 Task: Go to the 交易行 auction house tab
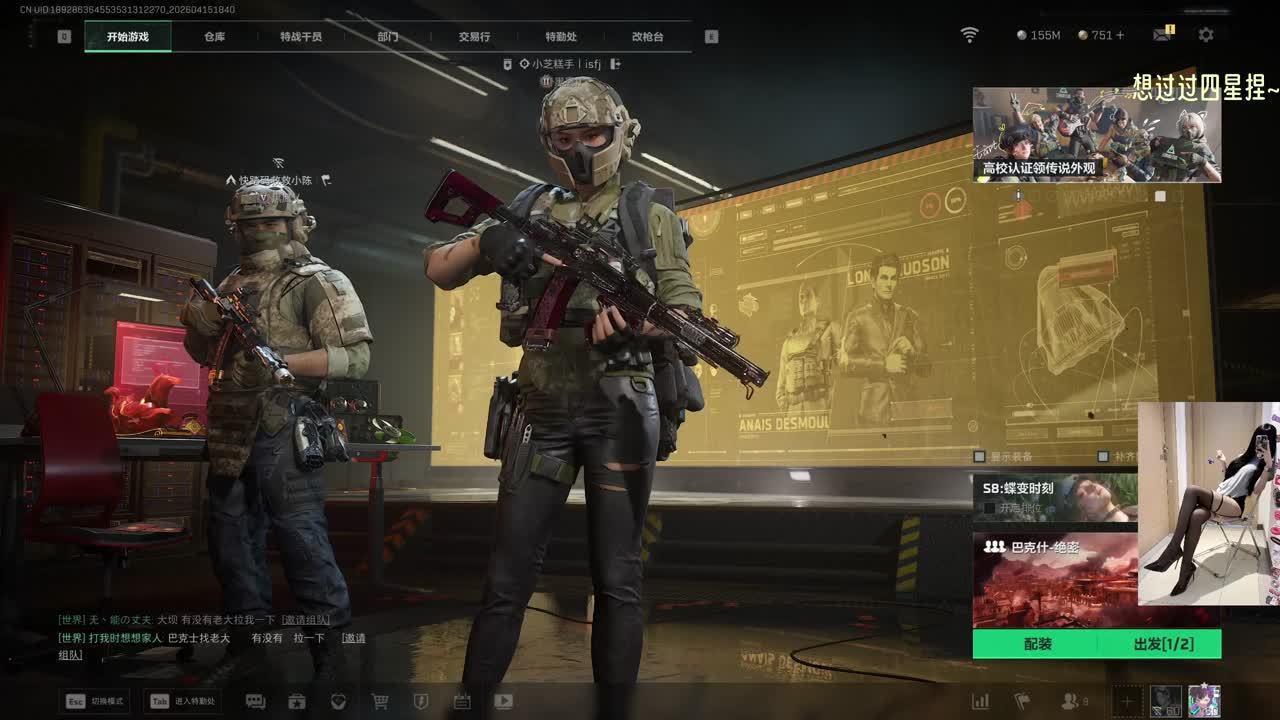474,37
